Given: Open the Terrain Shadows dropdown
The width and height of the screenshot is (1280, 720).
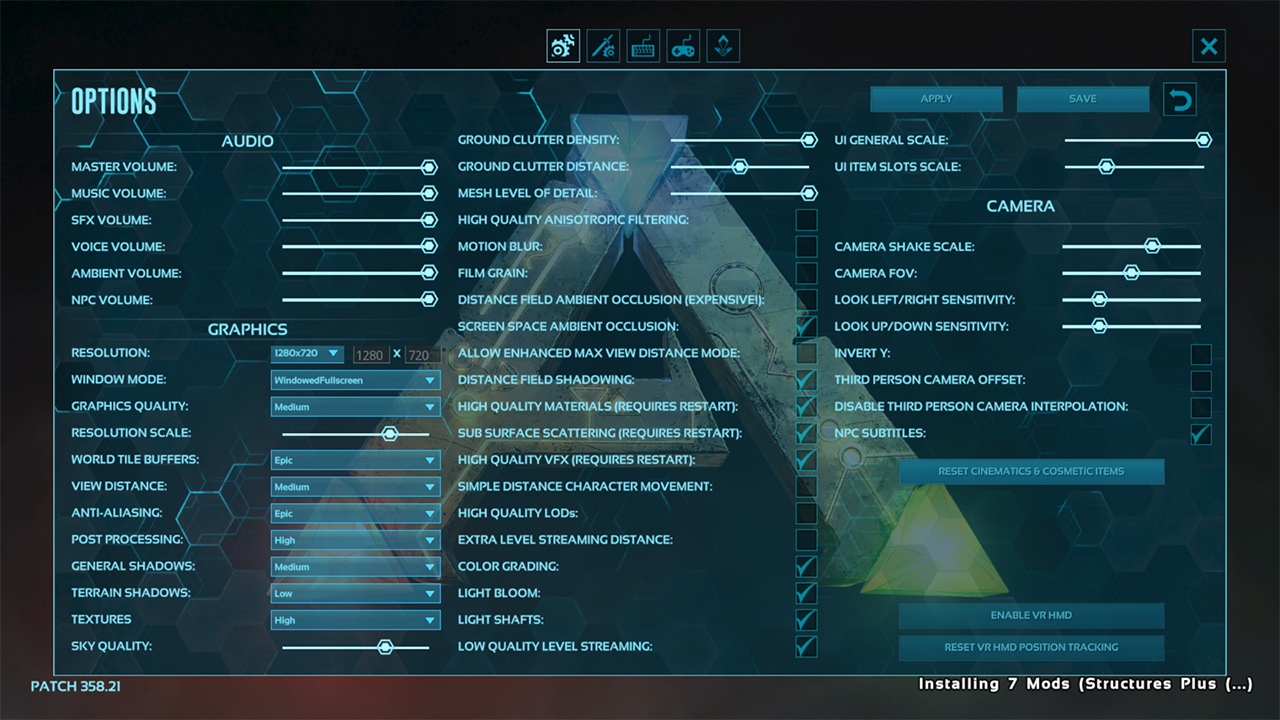Looking at the screenshot, I should pos(355,593).
